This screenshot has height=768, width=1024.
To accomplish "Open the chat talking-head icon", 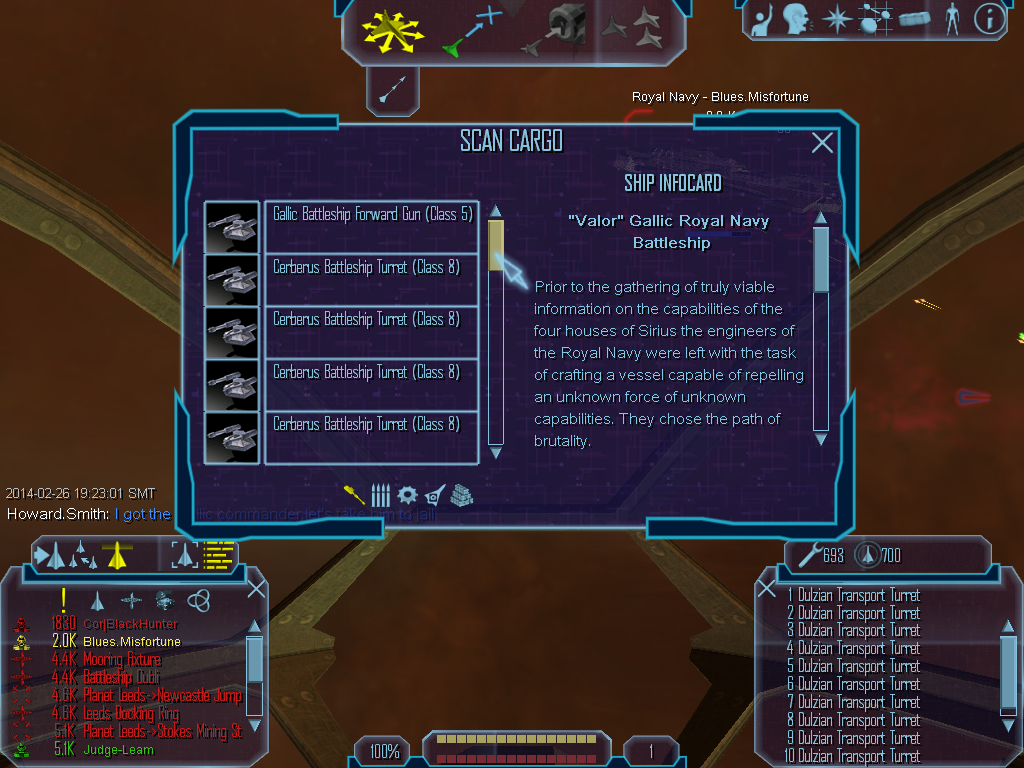I will pyautogui.click(x=796, y=18).
